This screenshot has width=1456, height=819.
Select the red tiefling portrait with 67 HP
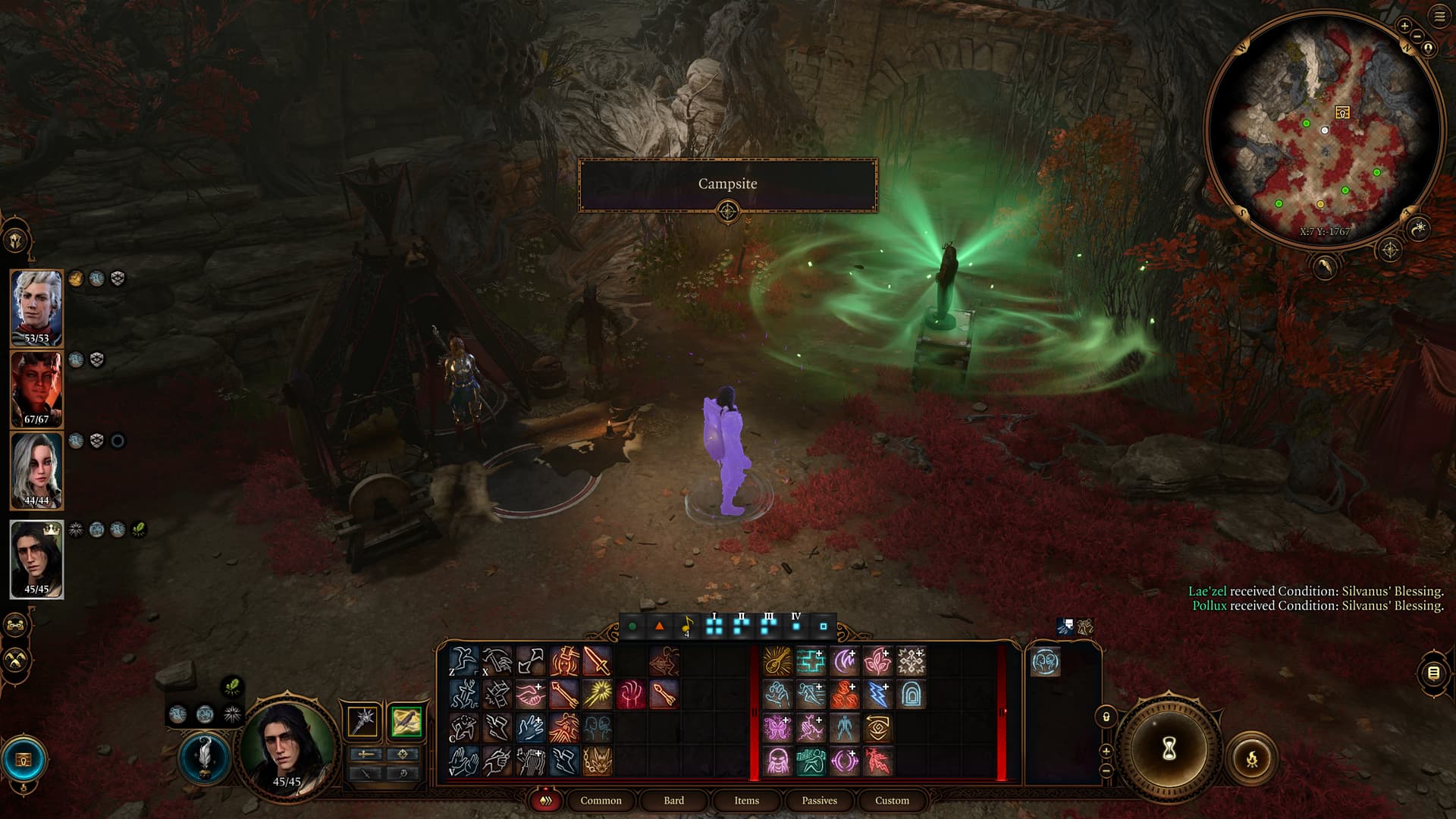(x=36, y=388)
